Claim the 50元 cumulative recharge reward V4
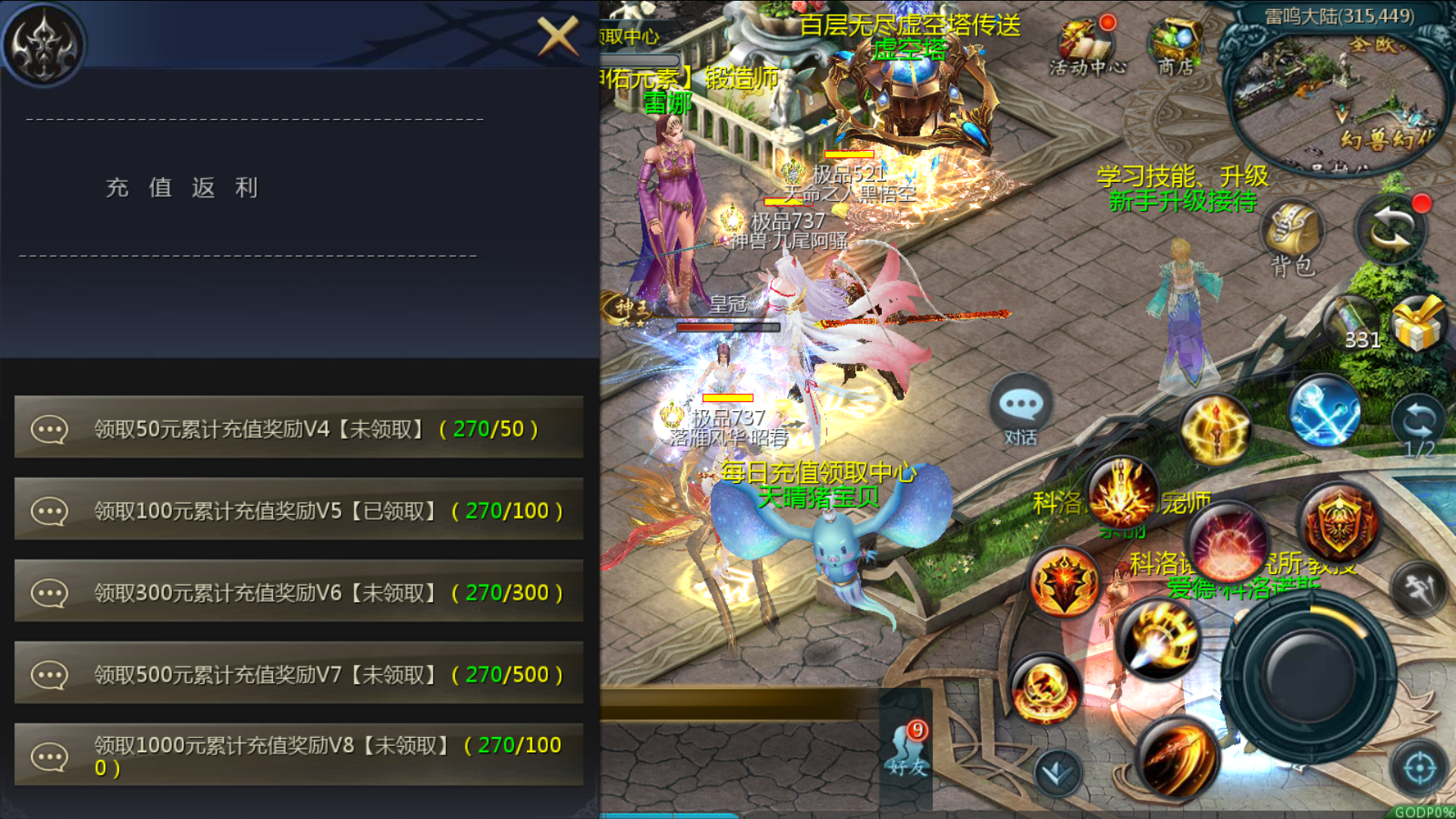Viewport: 1456px width, 819px height. (299, 428)
